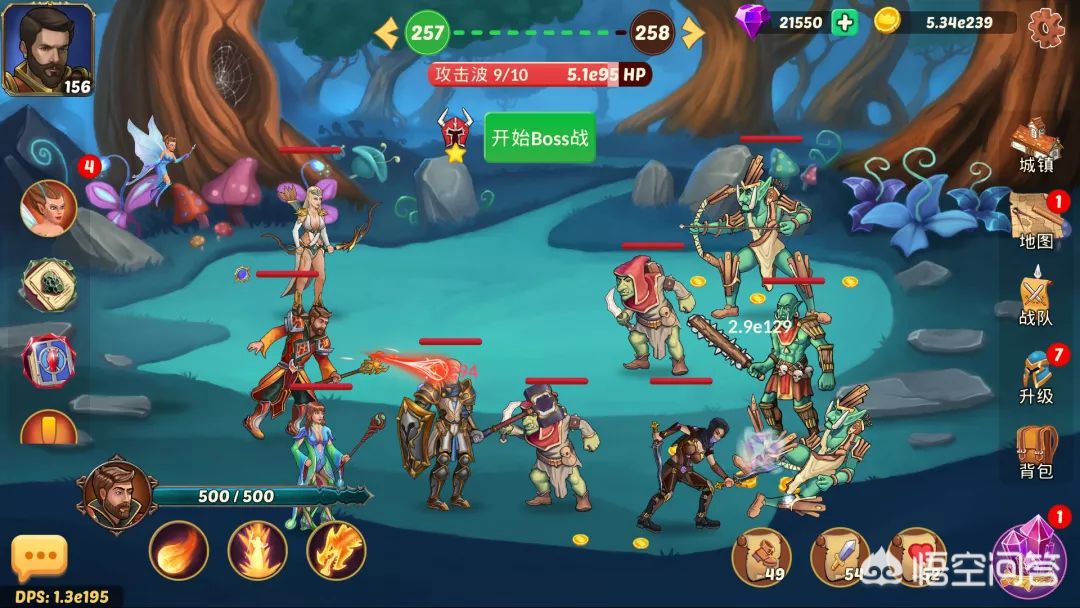1080x608 pixels.
Task: Select the stage 257 green circle
Action: pyautogui.click(x=427, y=33)
